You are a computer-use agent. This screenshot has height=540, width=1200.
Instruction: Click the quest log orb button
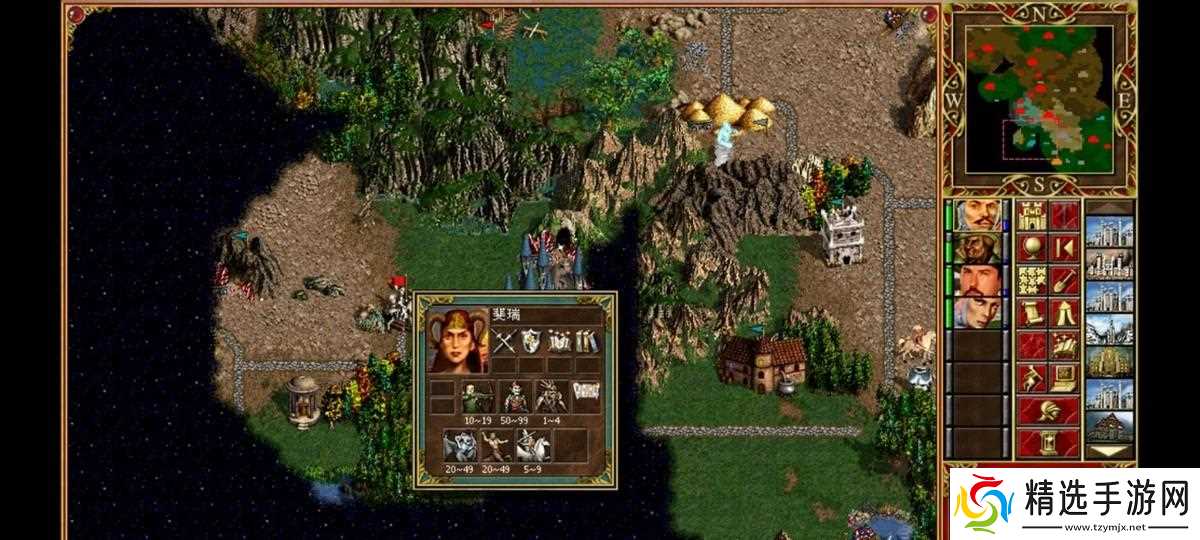coord(1031,247)
